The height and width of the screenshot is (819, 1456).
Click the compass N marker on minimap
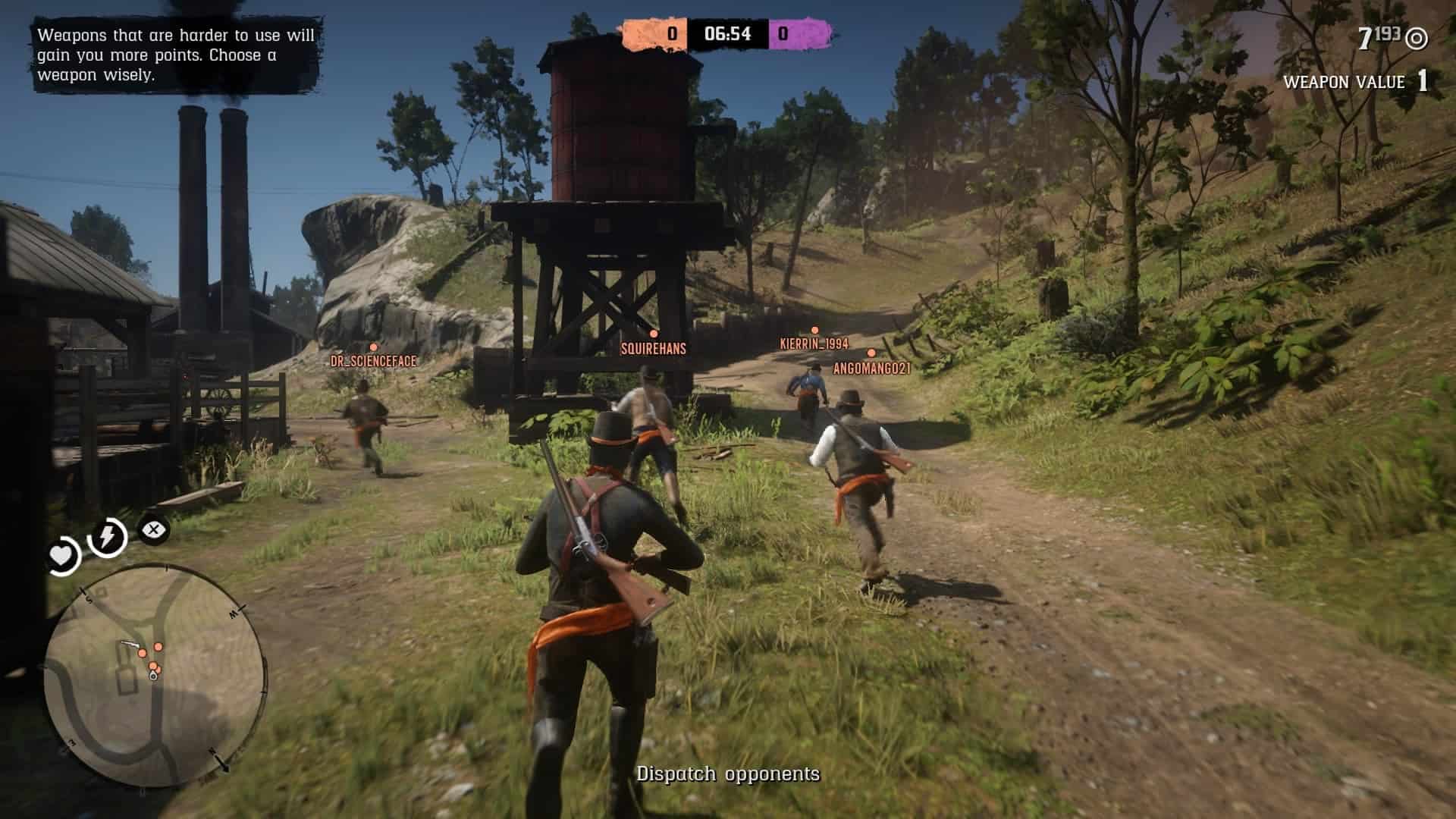212,751
